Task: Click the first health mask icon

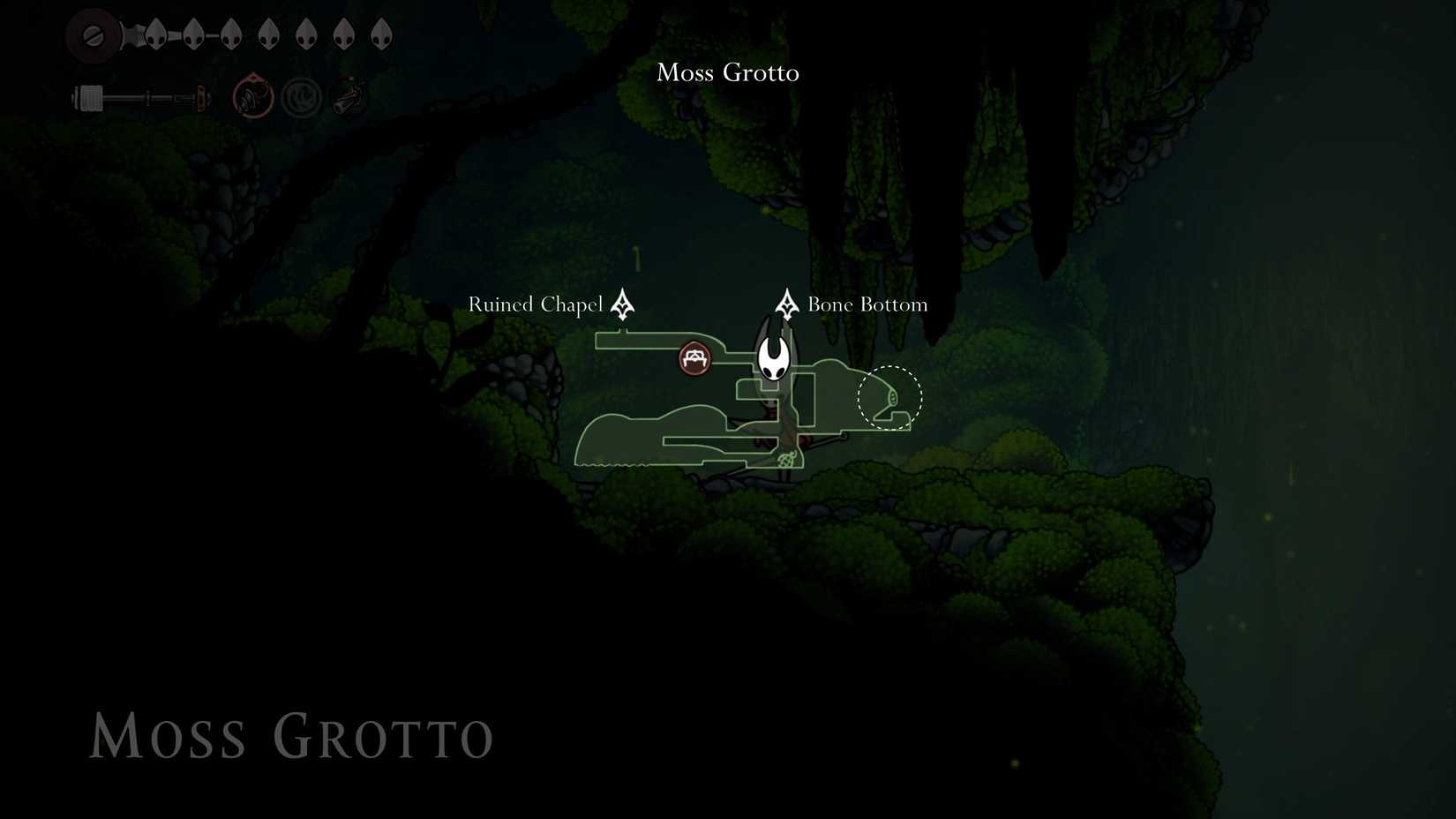Action: click(155, 33)
